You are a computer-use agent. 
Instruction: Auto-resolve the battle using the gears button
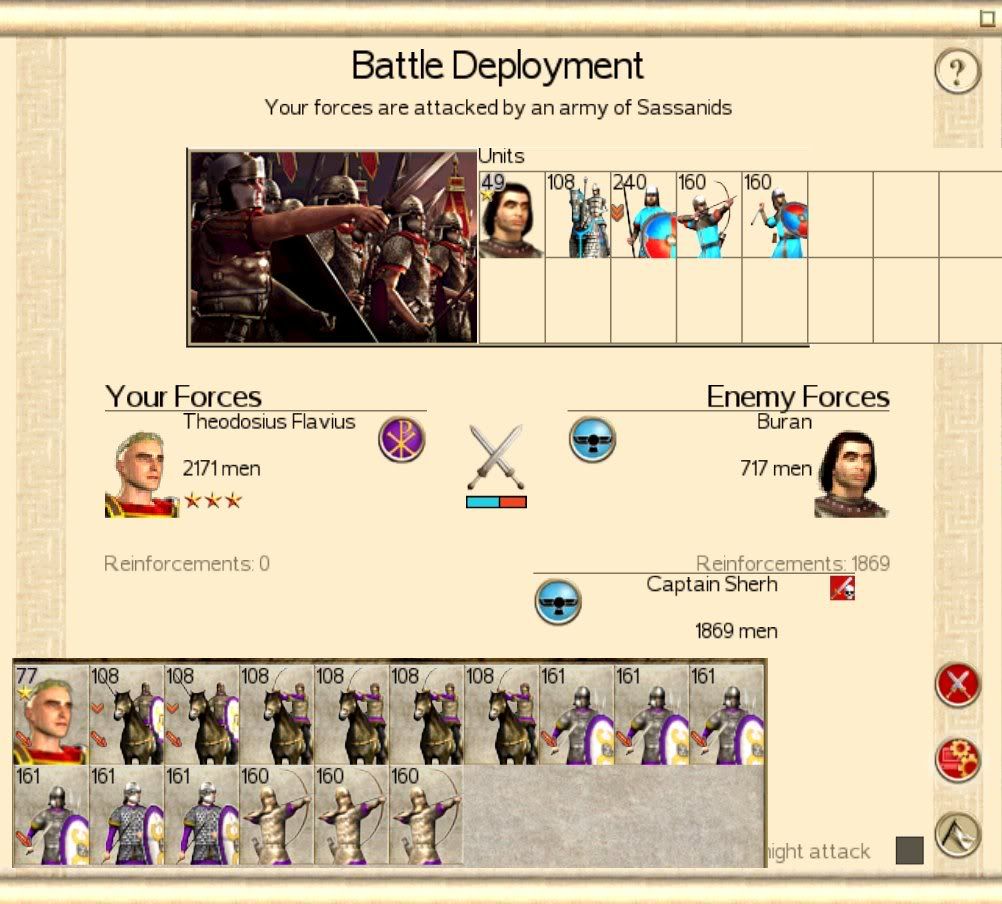[957, 760]
